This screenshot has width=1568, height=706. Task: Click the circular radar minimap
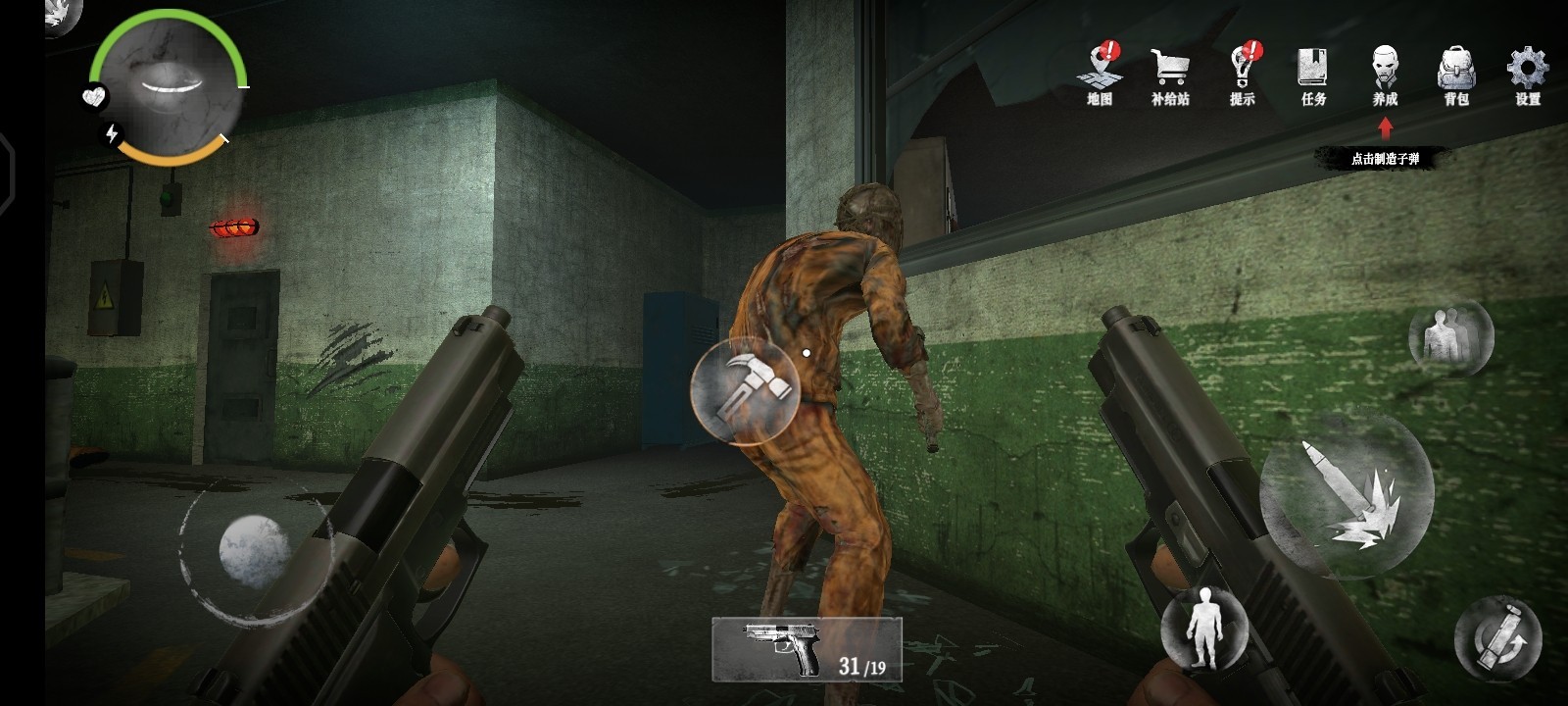[169, 85]
